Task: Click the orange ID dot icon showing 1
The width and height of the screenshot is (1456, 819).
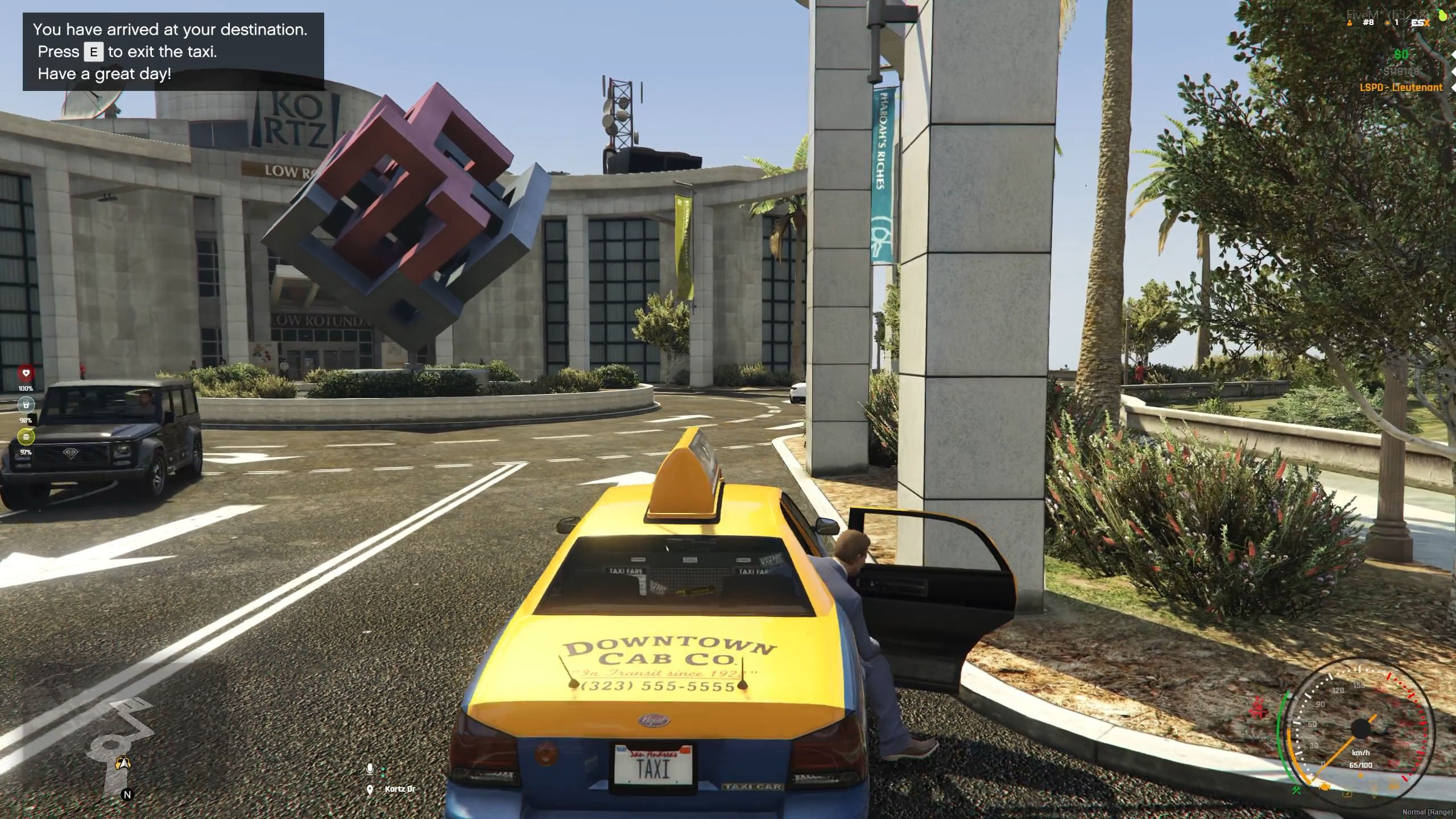Action: [x=1387, y=23]
